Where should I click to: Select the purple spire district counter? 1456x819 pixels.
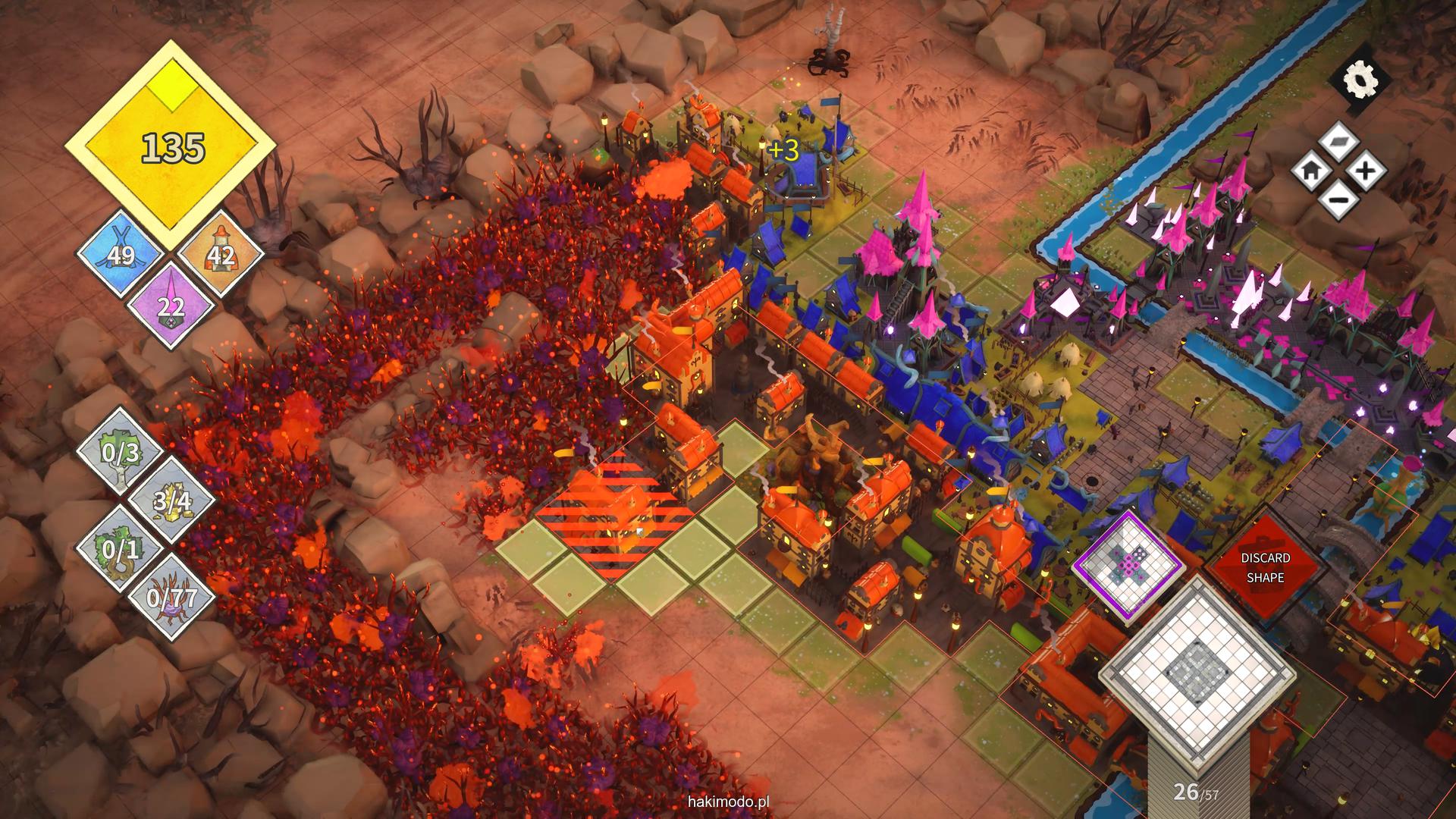click(171, 305)
